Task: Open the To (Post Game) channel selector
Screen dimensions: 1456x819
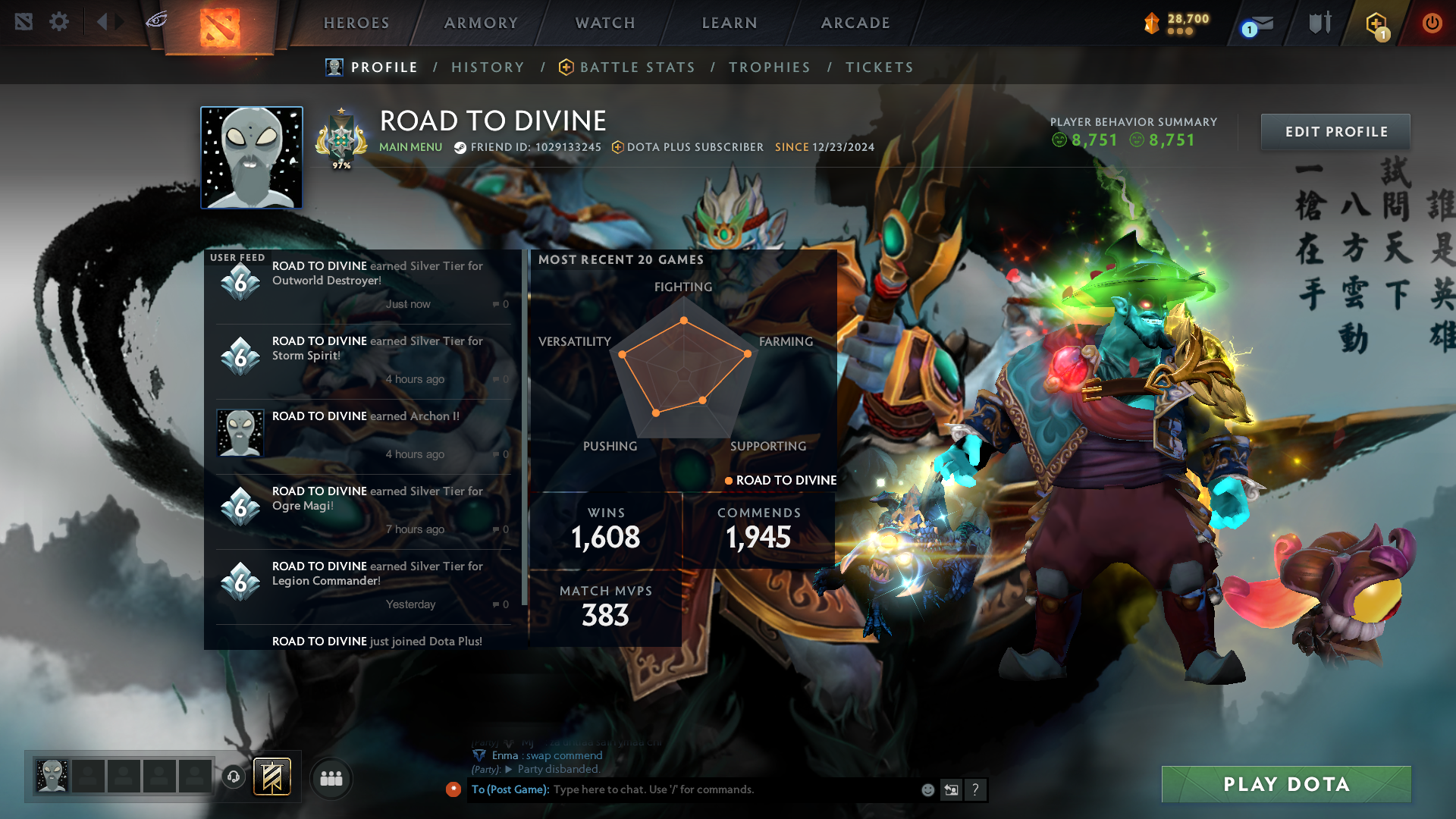Action: [508, 789]
